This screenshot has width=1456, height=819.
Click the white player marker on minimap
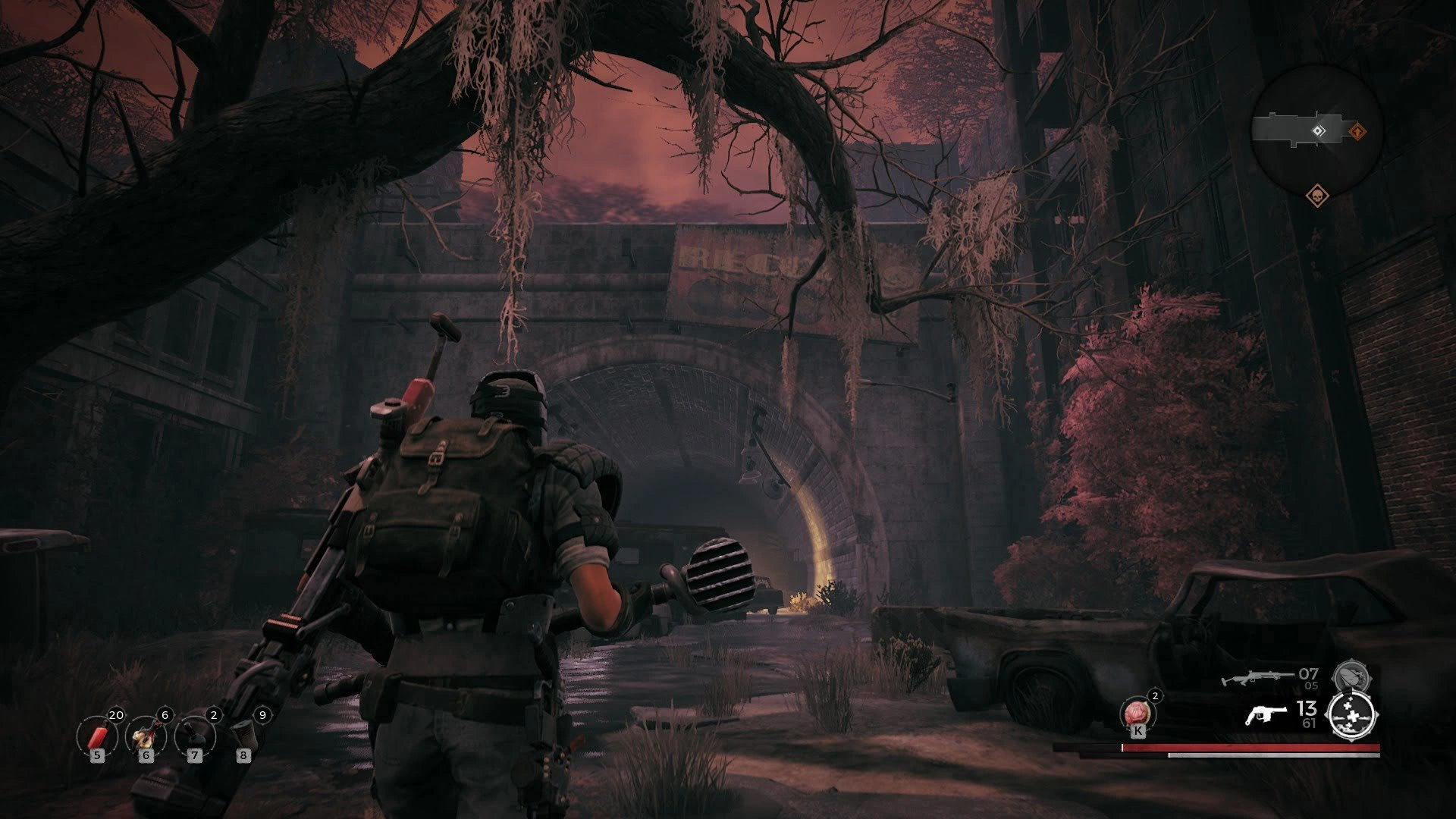click(x=1319, y=131)
